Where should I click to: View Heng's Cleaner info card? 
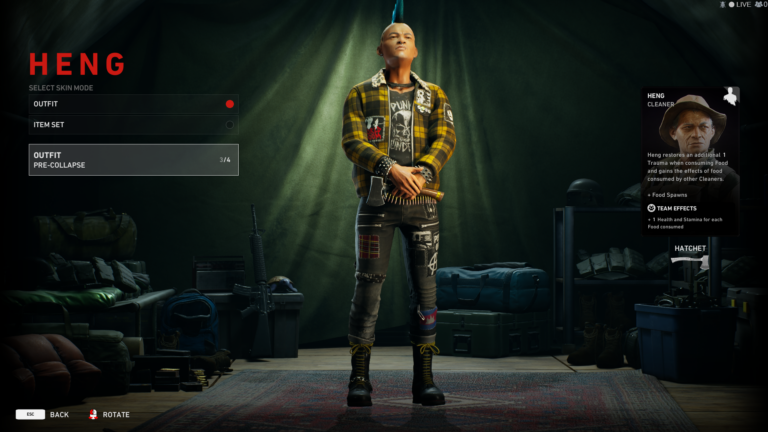pos(690,160)
